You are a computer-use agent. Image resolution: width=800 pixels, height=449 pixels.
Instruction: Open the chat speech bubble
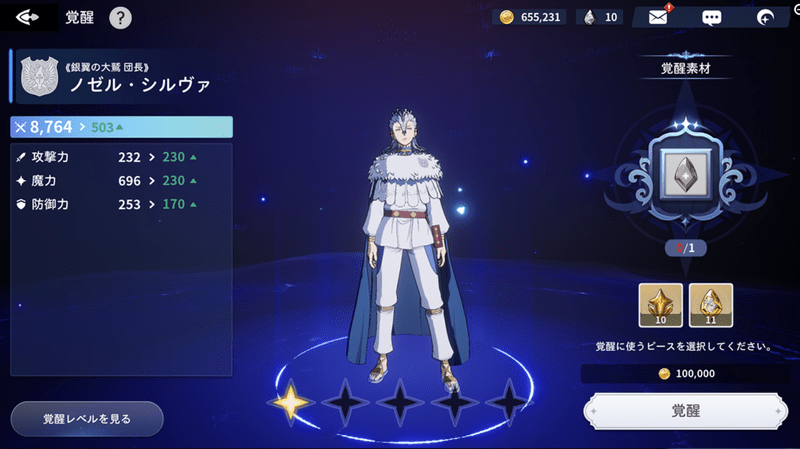pyautogui.click(x=712, y=17)
